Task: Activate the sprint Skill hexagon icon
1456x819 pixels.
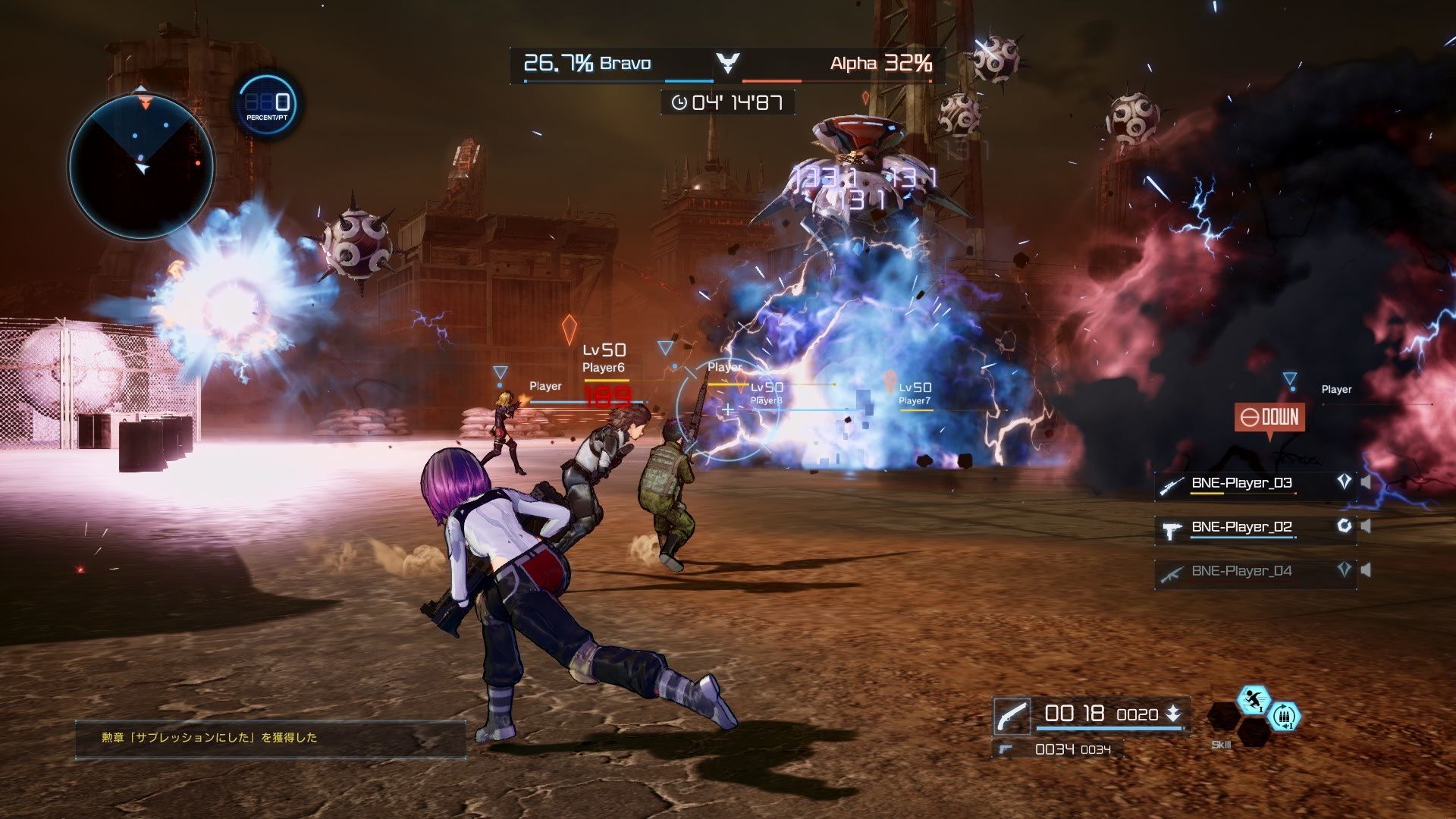Action: tap(1253, 698)
